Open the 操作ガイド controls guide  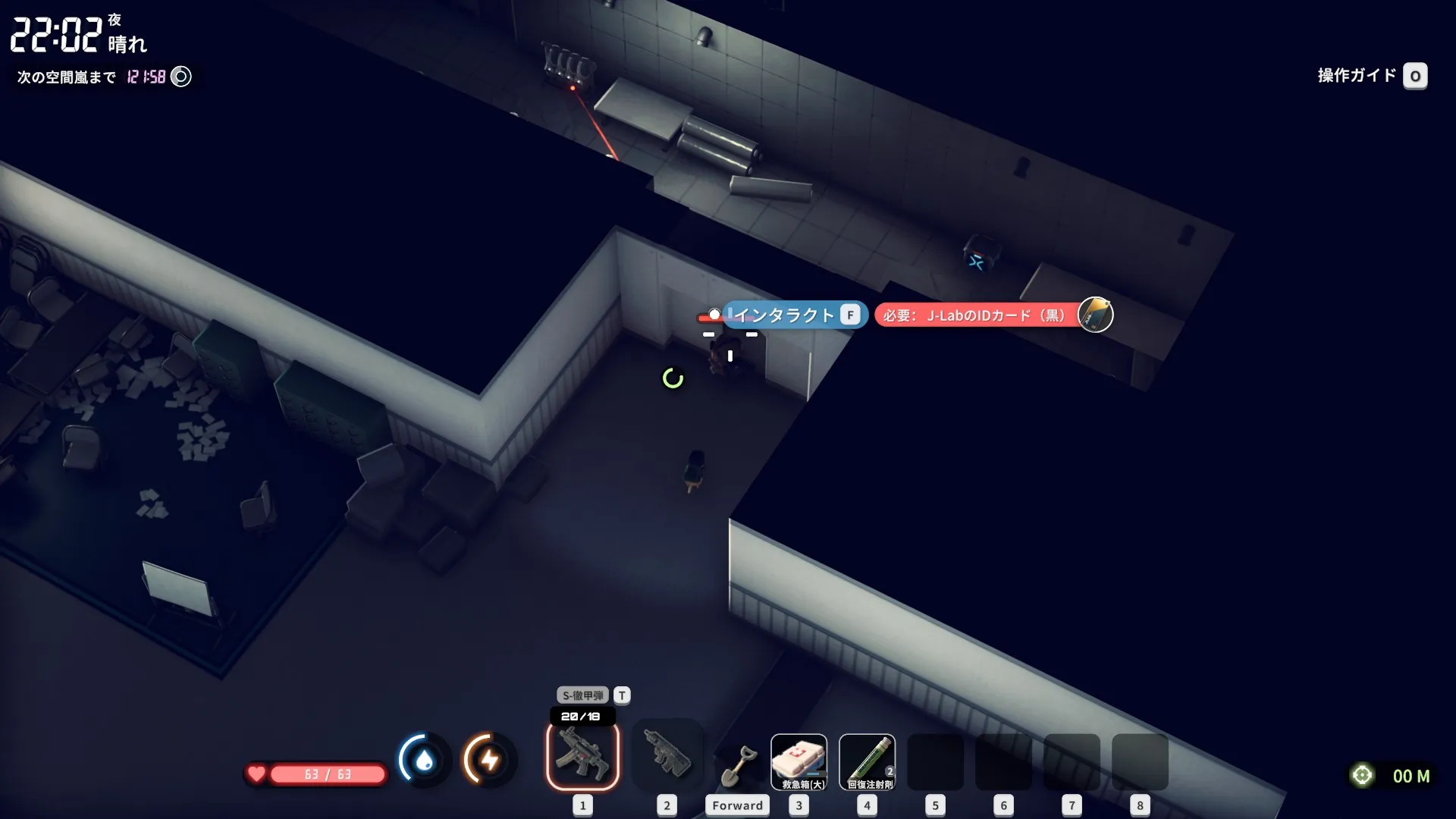coord(1414,76)
